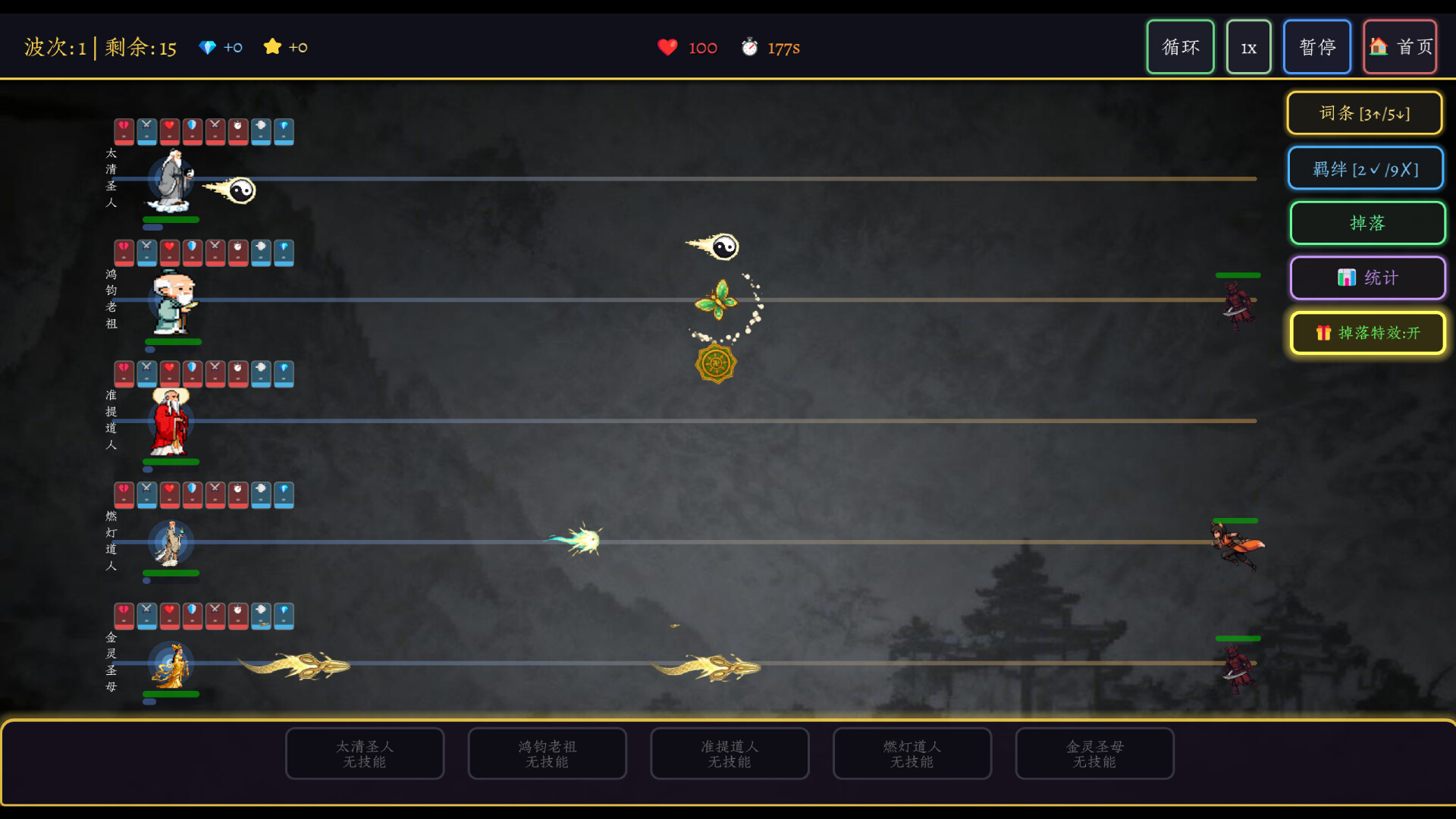
Task: Click 太清圣人's green health bar
Action: pyautogui.click(x=171, y=219)
